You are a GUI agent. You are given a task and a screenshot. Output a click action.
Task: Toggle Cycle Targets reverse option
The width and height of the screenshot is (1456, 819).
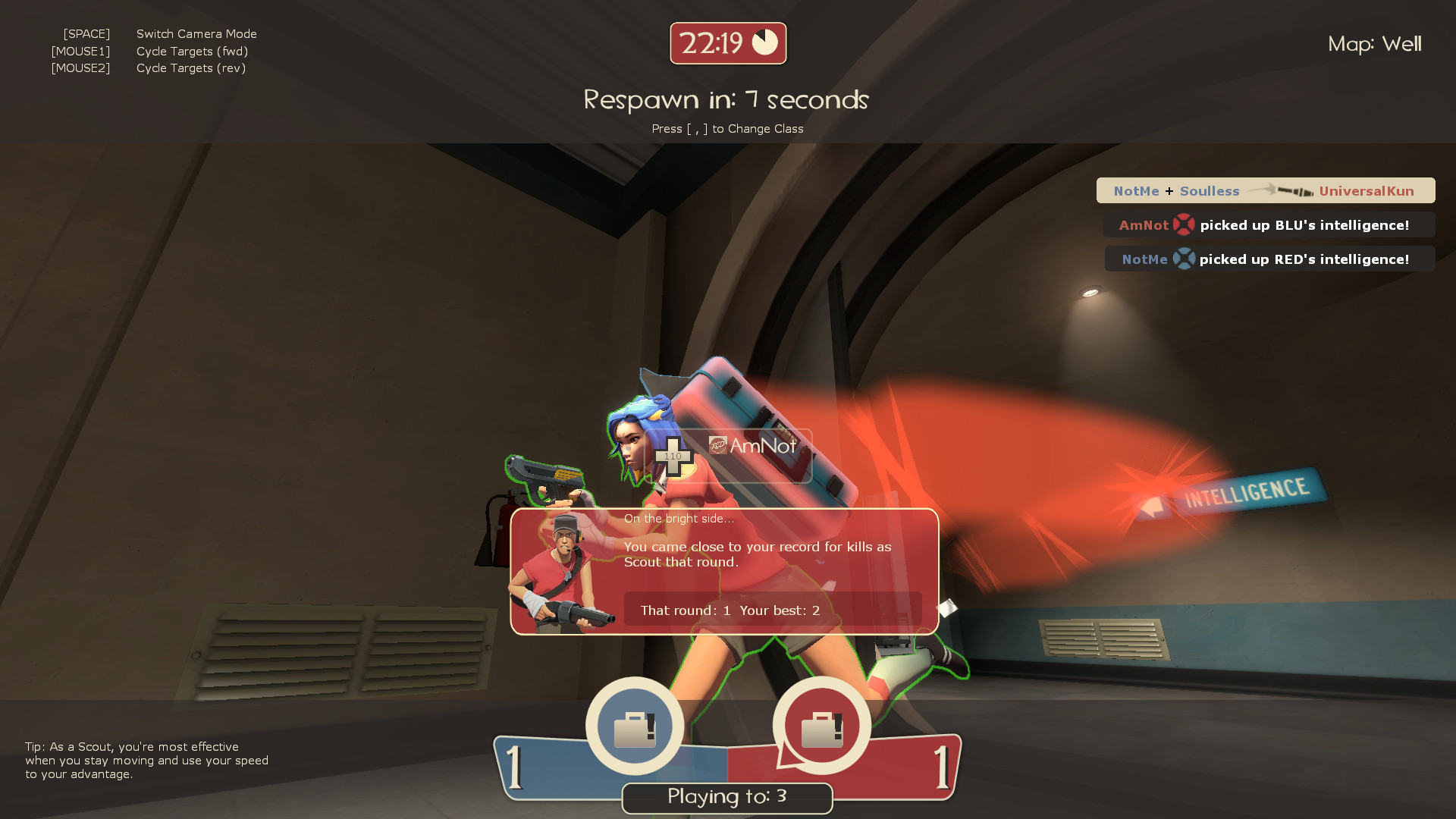pos(190,67)
